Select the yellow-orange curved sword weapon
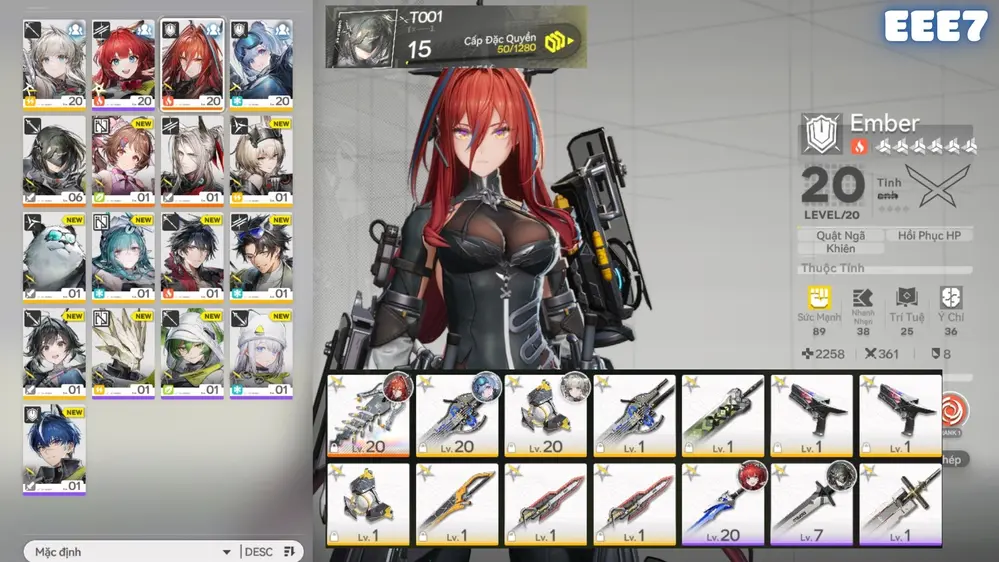This screenshot has height=562, width=999. point(457,504)
